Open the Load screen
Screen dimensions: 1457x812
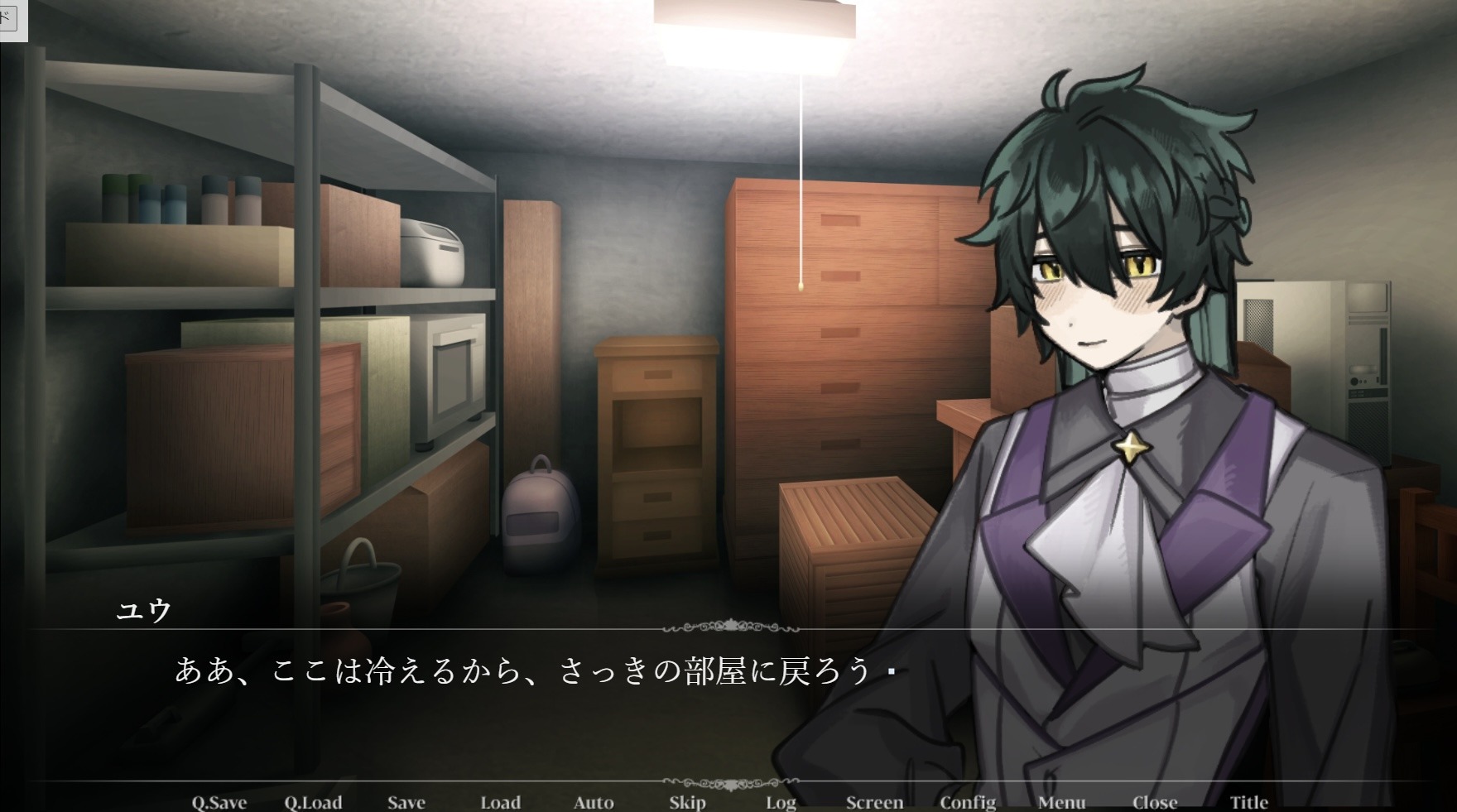click(501, 802)
